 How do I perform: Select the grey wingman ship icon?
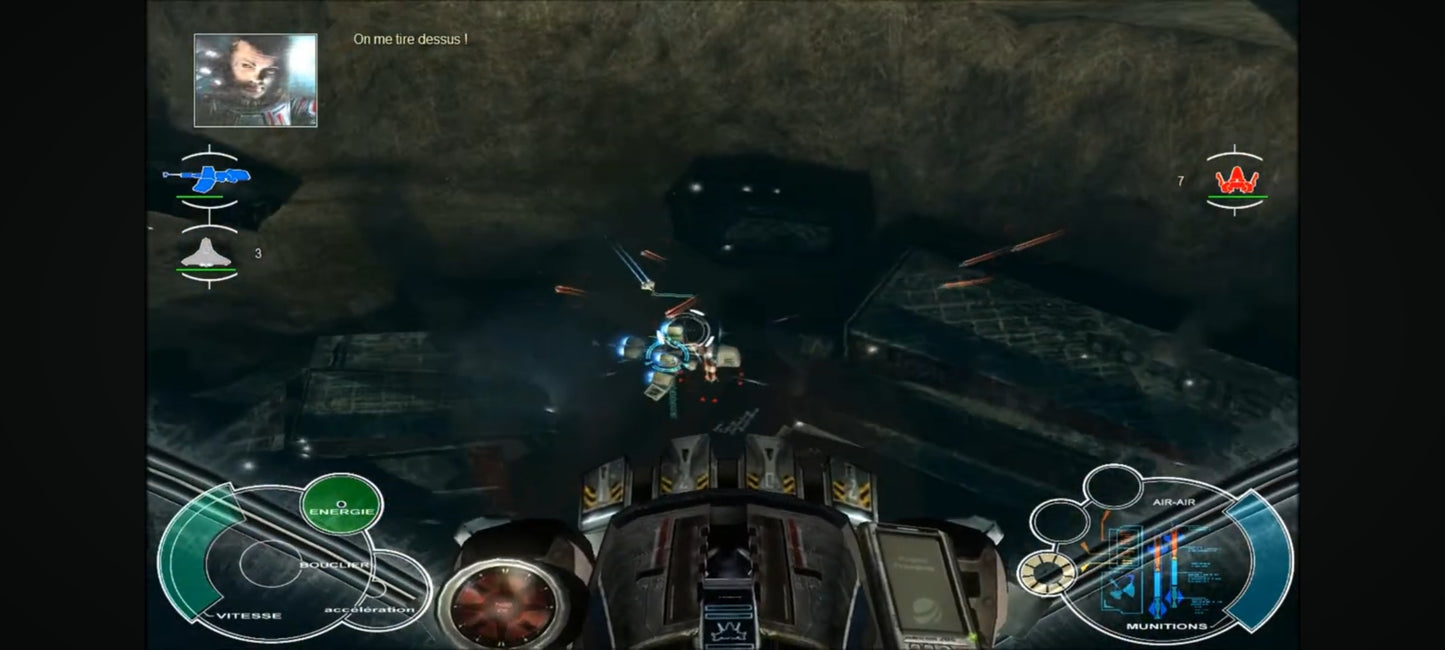(x=208, y=254)
